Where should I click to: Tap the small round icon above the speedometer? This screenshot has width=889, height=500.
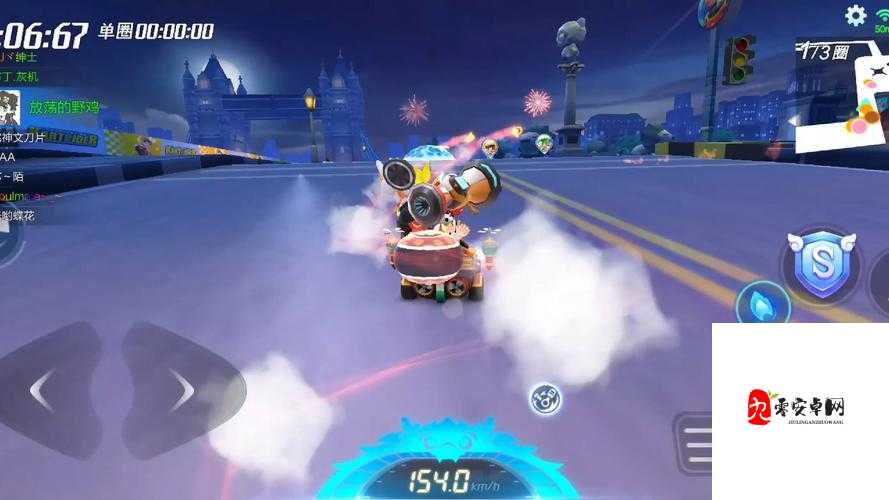click(545, 398)
